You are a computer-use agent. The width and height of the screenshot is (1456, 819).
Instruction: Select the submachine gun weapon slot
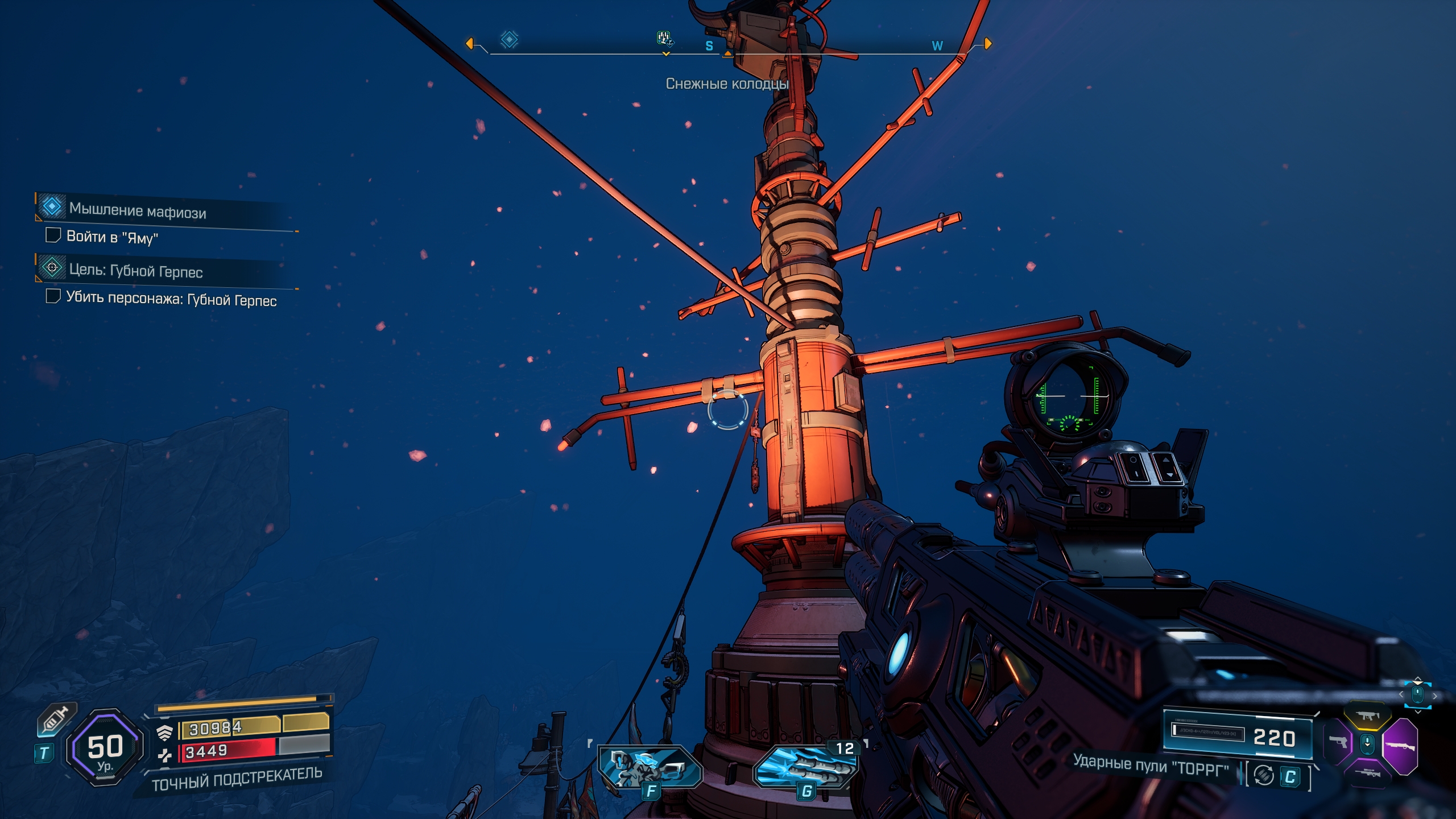(1366, 716)
